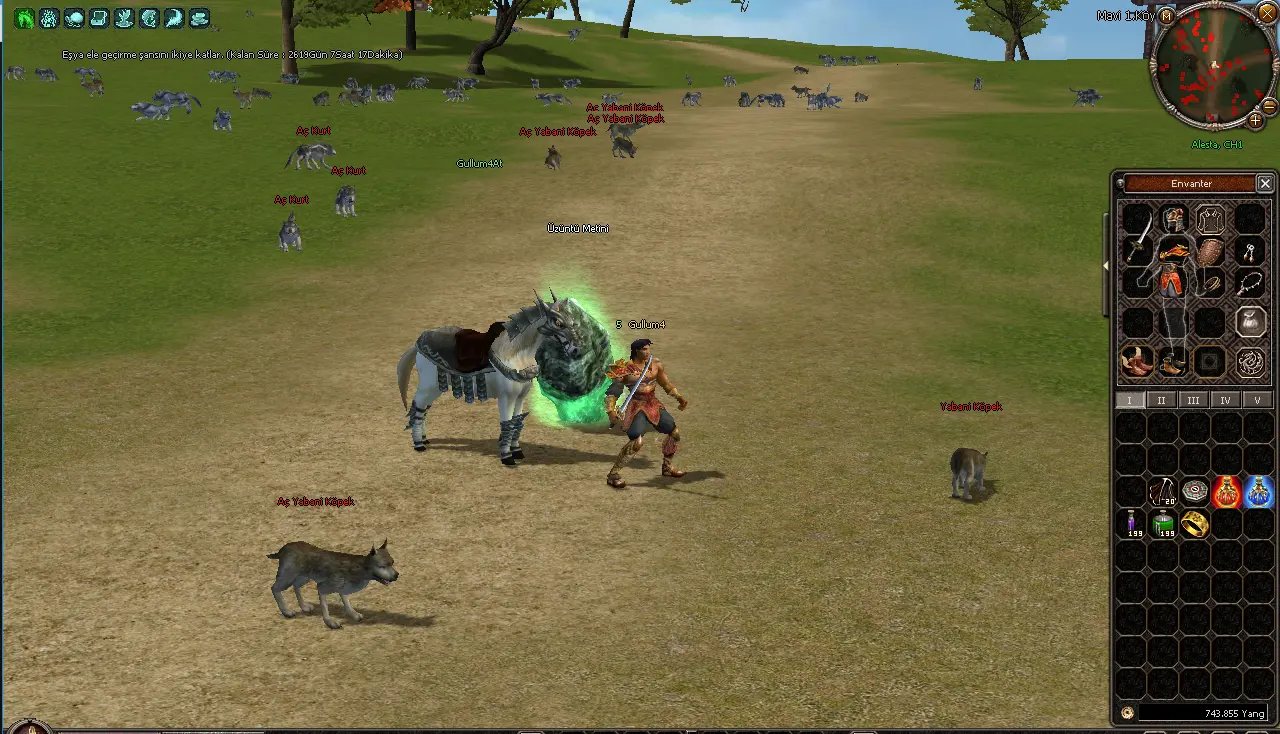
Task: Click the green horse buff icon
Action: [x=24, y=18]
